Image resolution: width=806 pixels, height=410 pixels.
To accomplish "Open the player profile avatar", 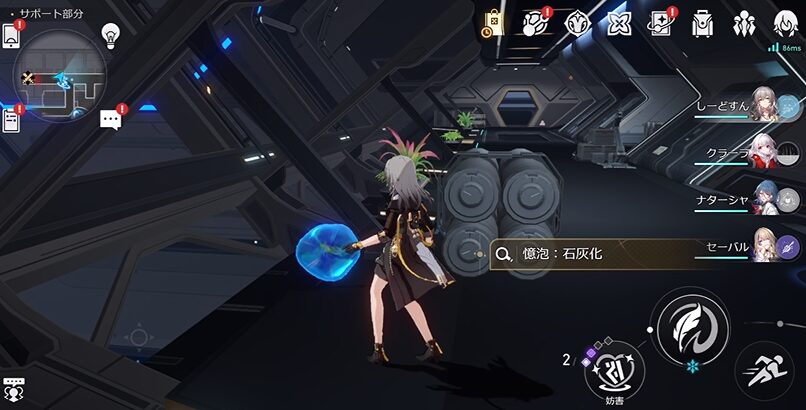I will tap(784, 23).
